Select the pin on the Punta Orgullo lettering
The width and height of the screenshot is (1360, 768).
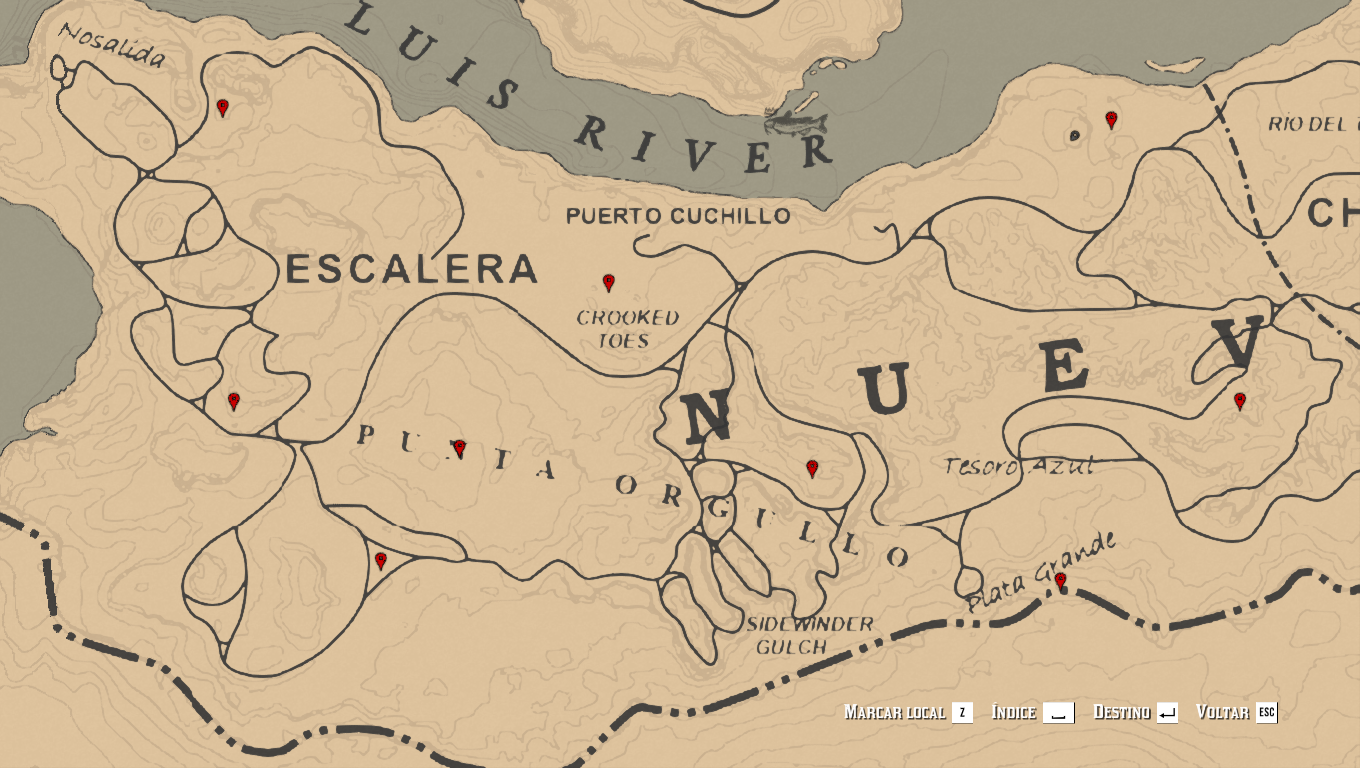pyautogui.click(x=459, y=449)
